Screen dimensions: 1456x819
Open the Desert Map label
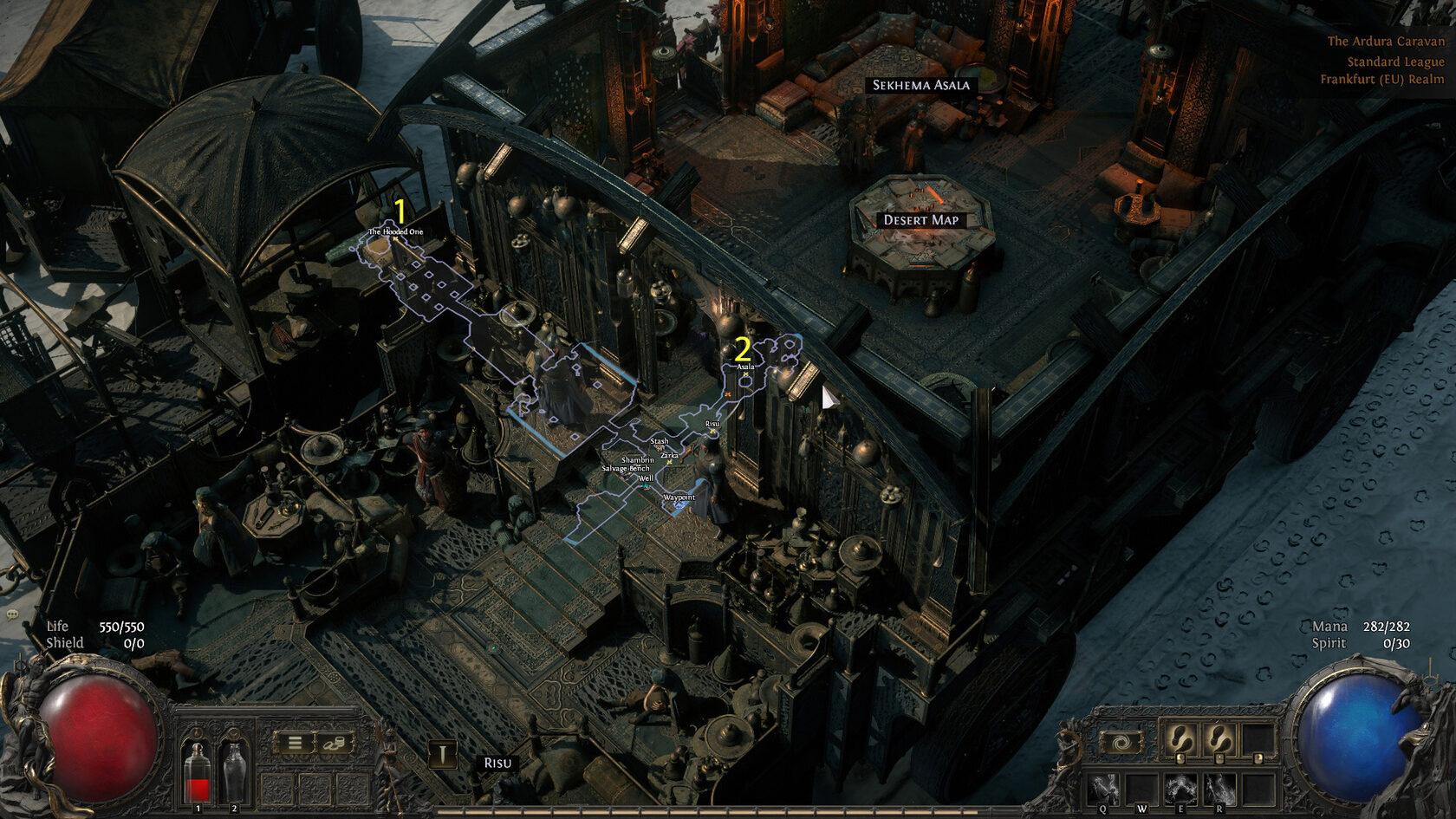pos(920,220)
